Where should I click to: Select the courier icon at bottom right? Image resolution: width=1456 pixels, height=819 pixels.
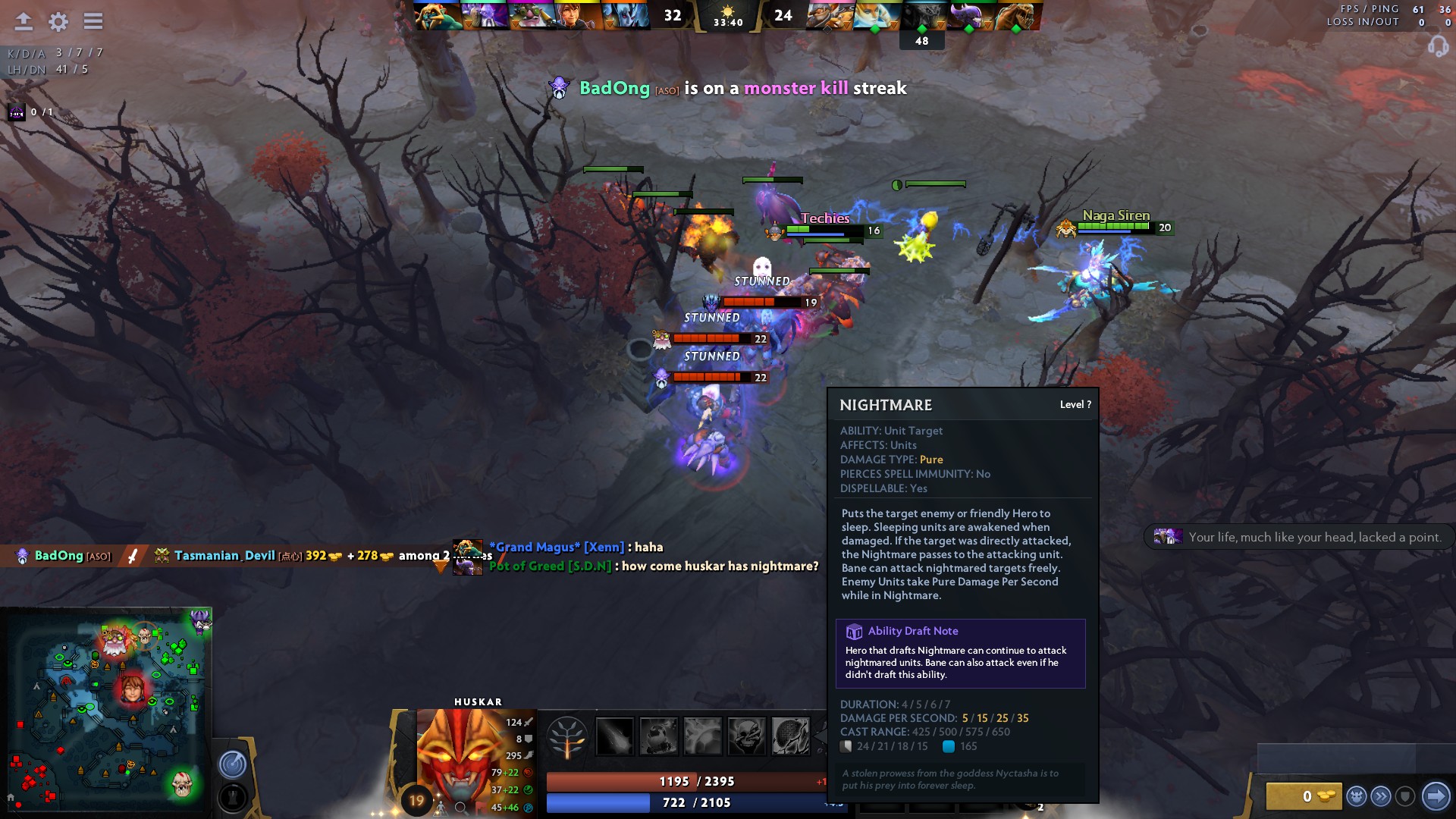pos(1357,796)
